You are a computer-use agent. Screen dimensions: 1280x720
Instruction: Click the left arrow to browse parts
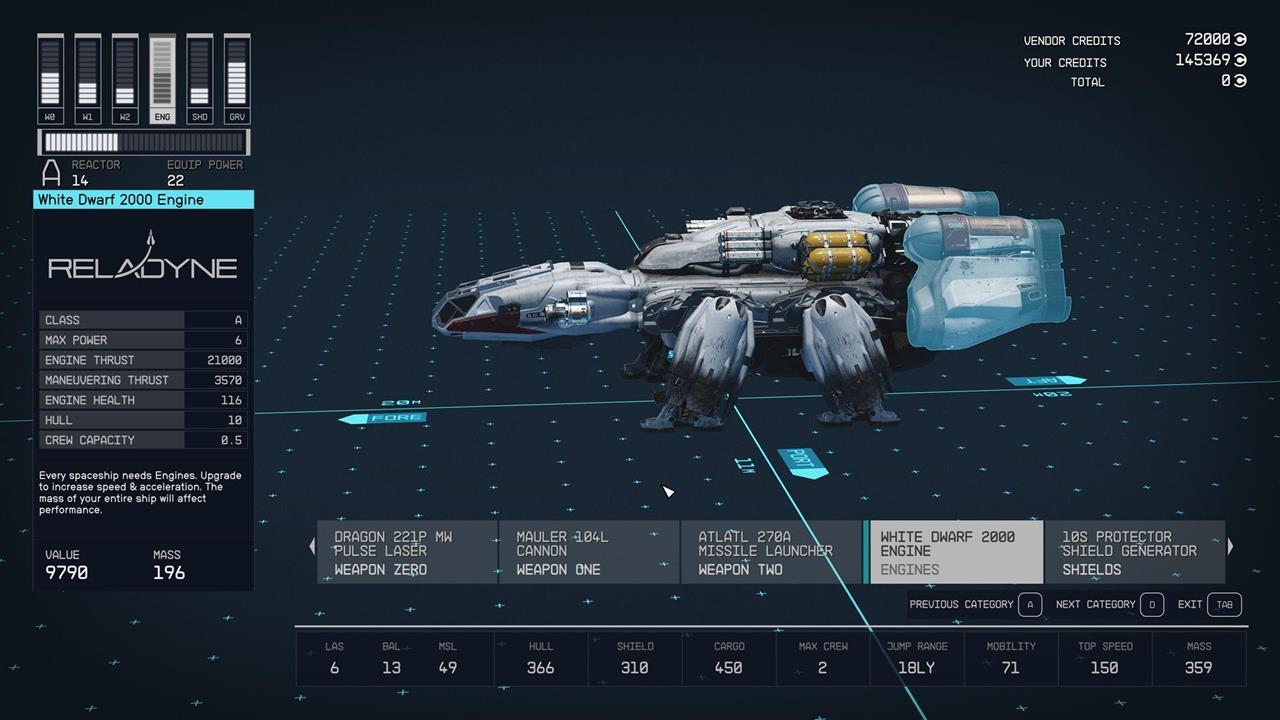point(312,547)
